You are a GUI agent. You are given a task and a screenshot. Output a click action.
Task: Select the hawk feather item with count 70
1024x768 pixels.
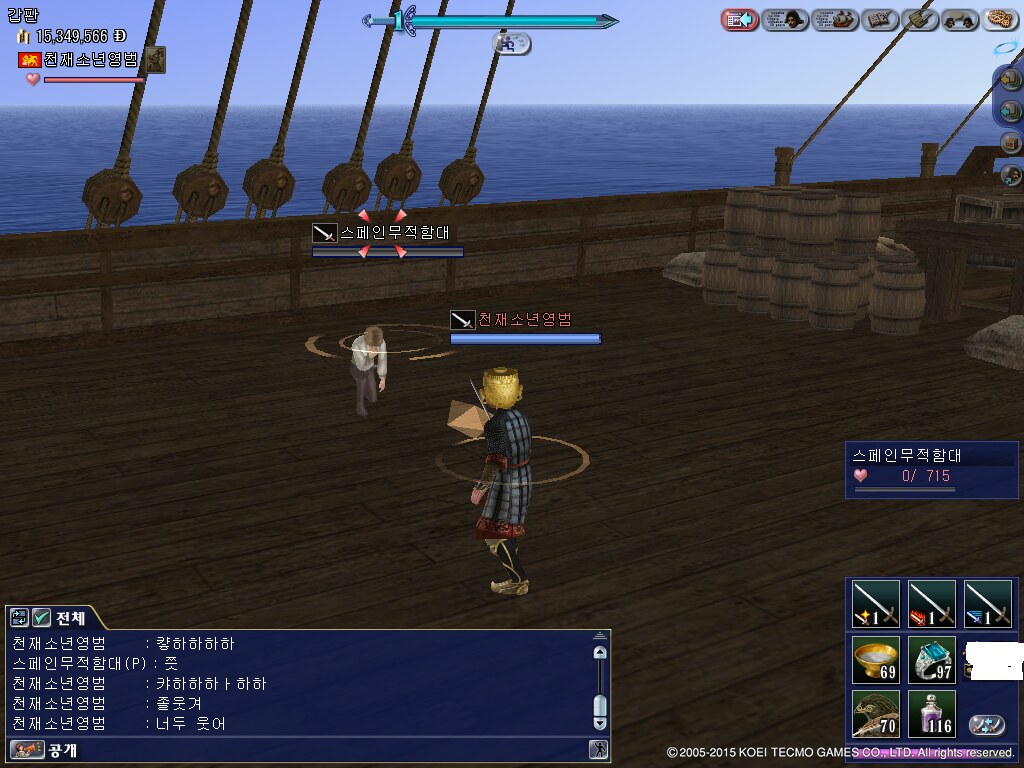click(x=876, y=714)
